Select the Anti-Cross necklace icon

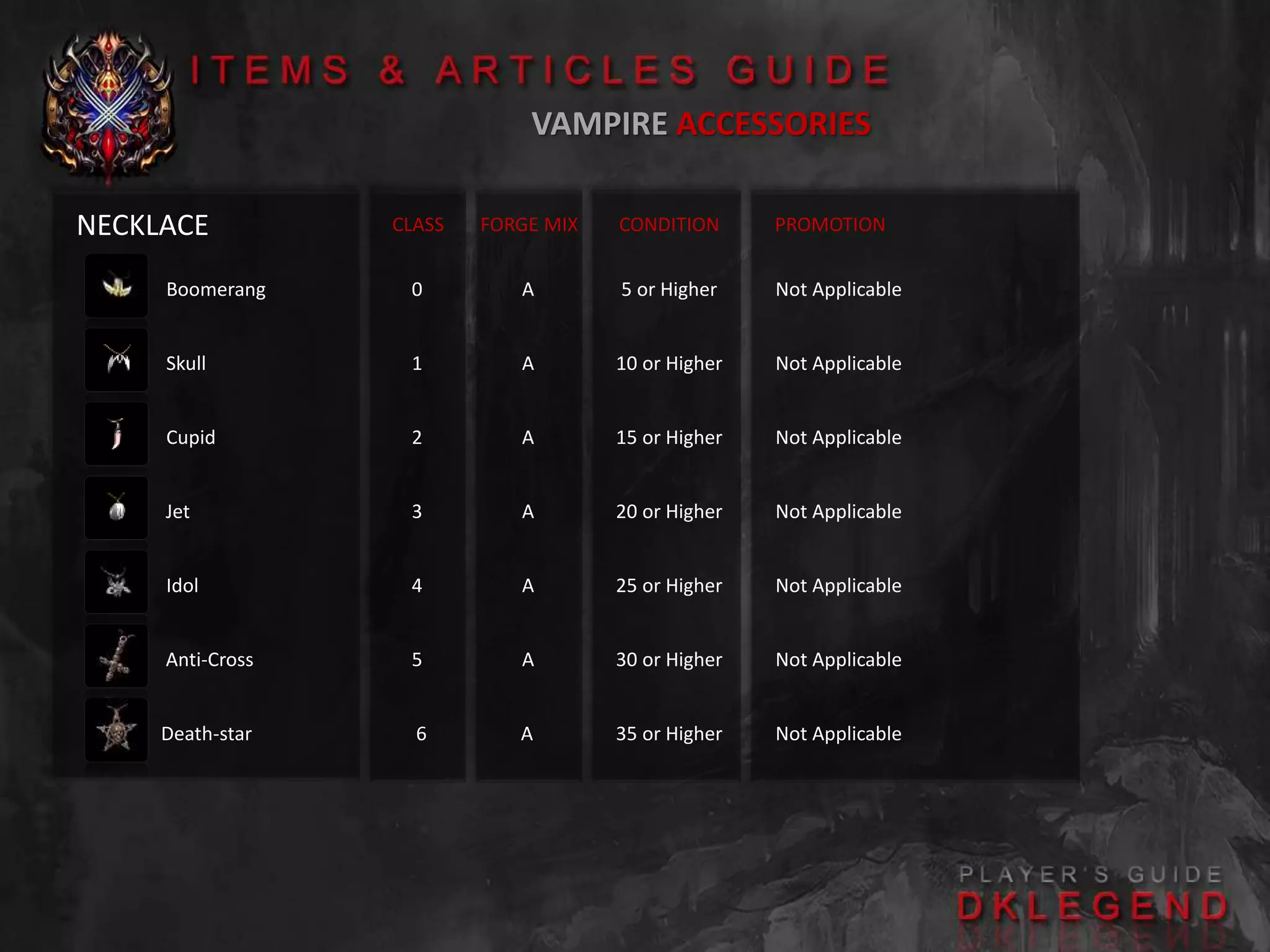click(117, 656)
